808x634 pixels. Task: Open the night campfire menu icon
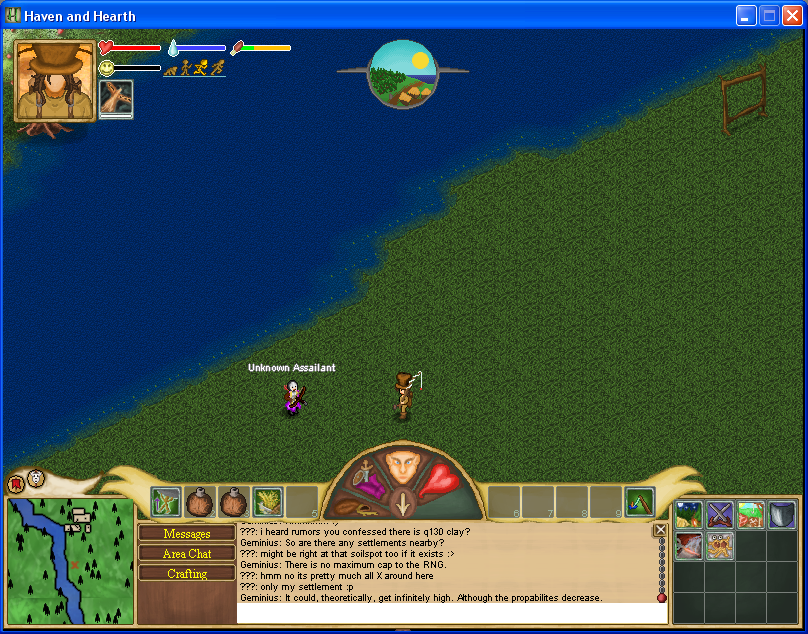click(x=689, y=515)
